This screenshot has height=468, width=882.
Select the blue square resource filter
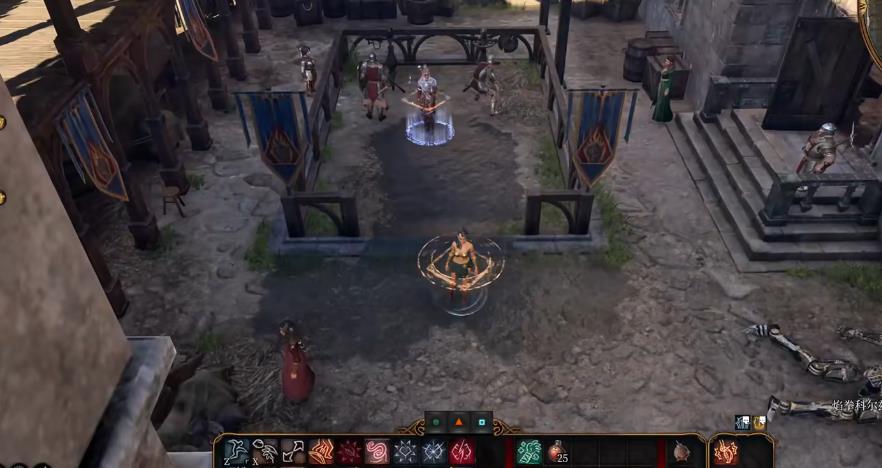(481, 422)
